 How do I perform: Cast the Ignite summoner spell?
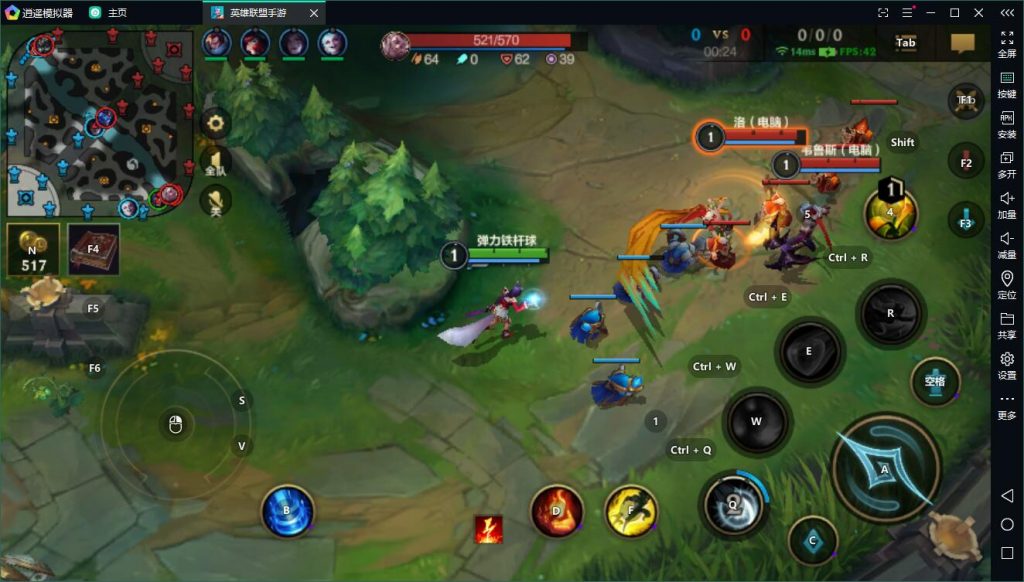(556, 510)
